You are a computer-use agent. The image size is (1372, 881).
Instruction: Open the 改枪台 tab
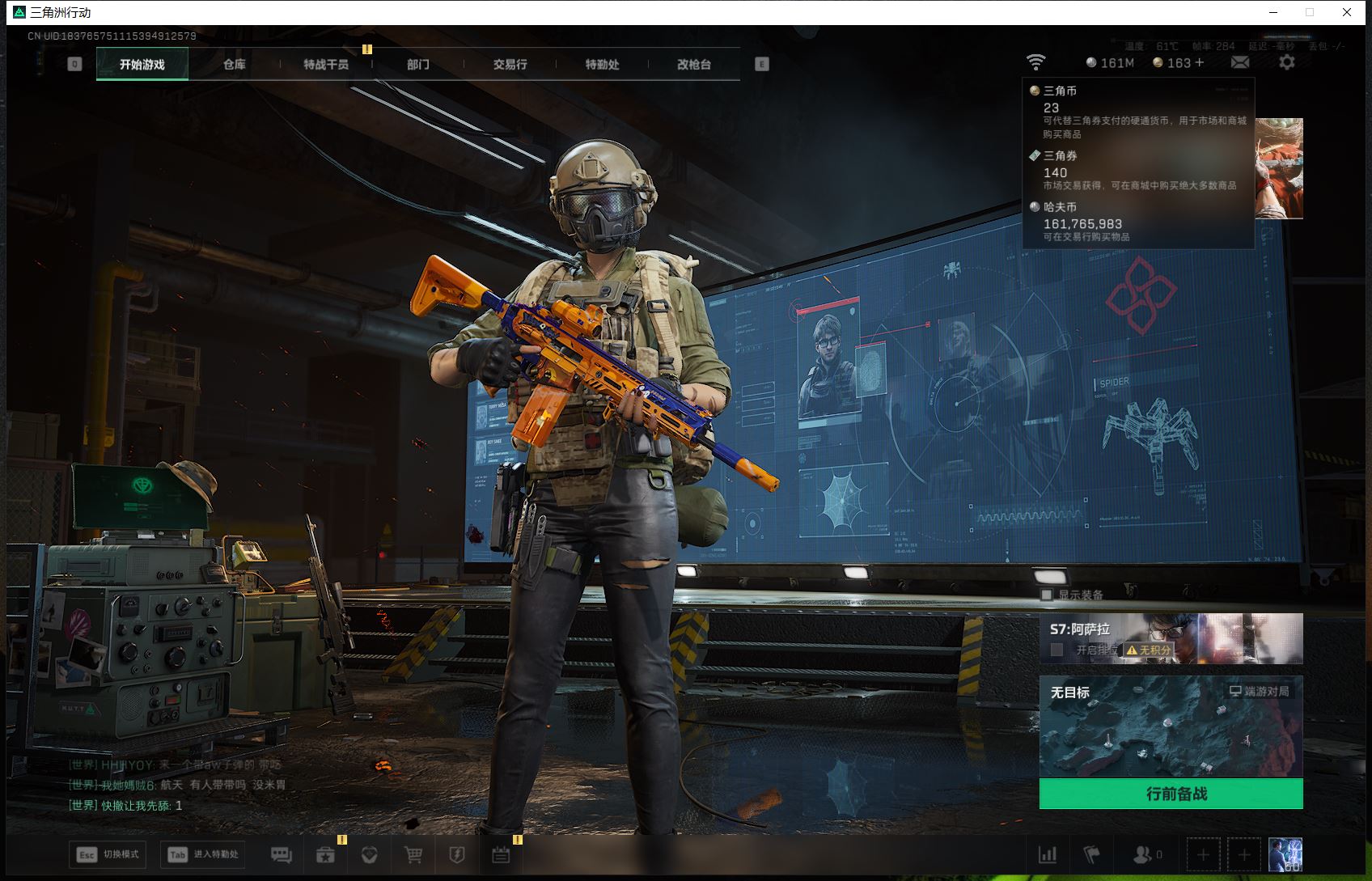pos(694,65)
